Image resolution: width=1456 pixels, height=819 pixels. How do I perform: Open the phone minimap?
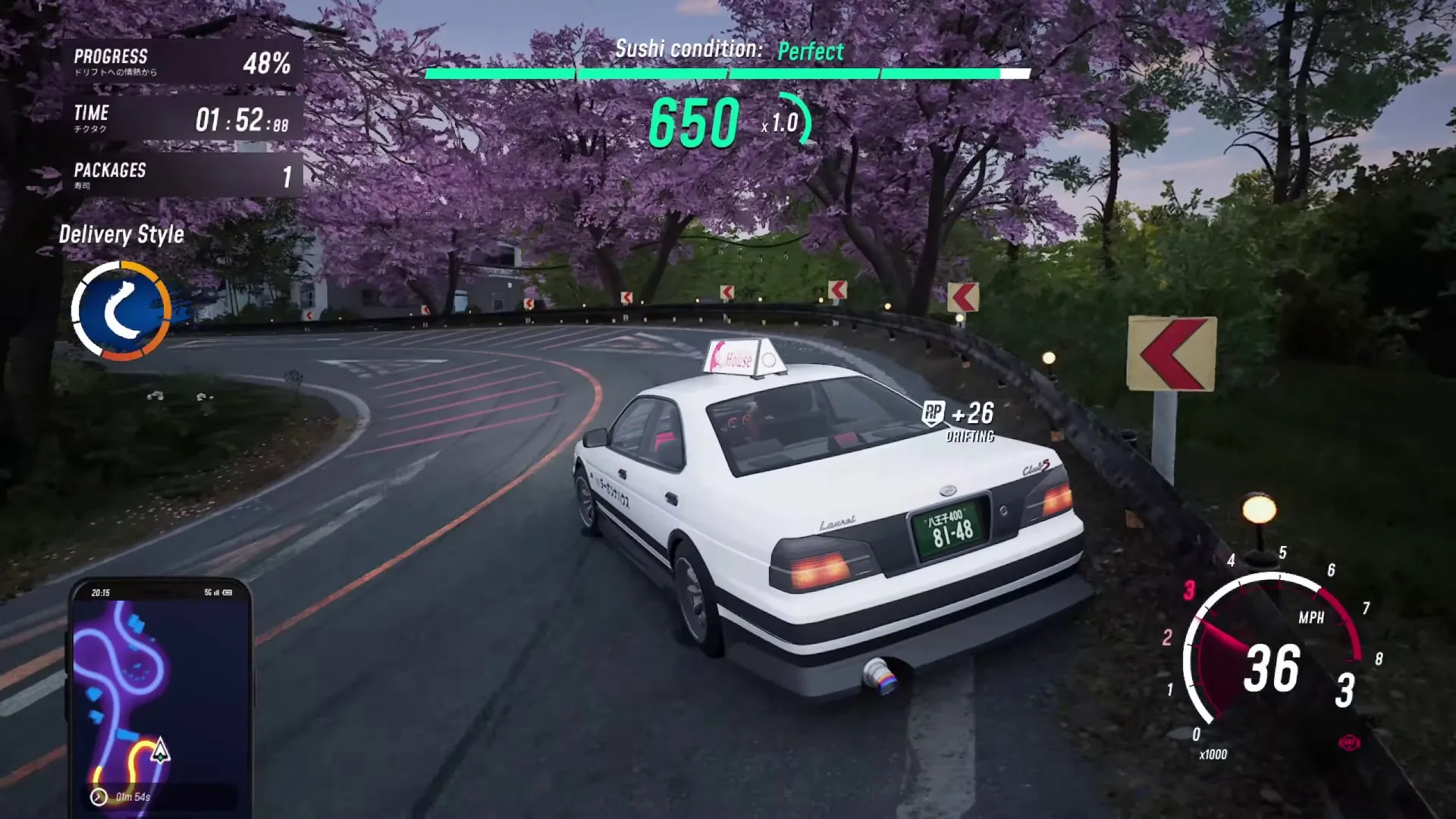[x=159, y=694]
